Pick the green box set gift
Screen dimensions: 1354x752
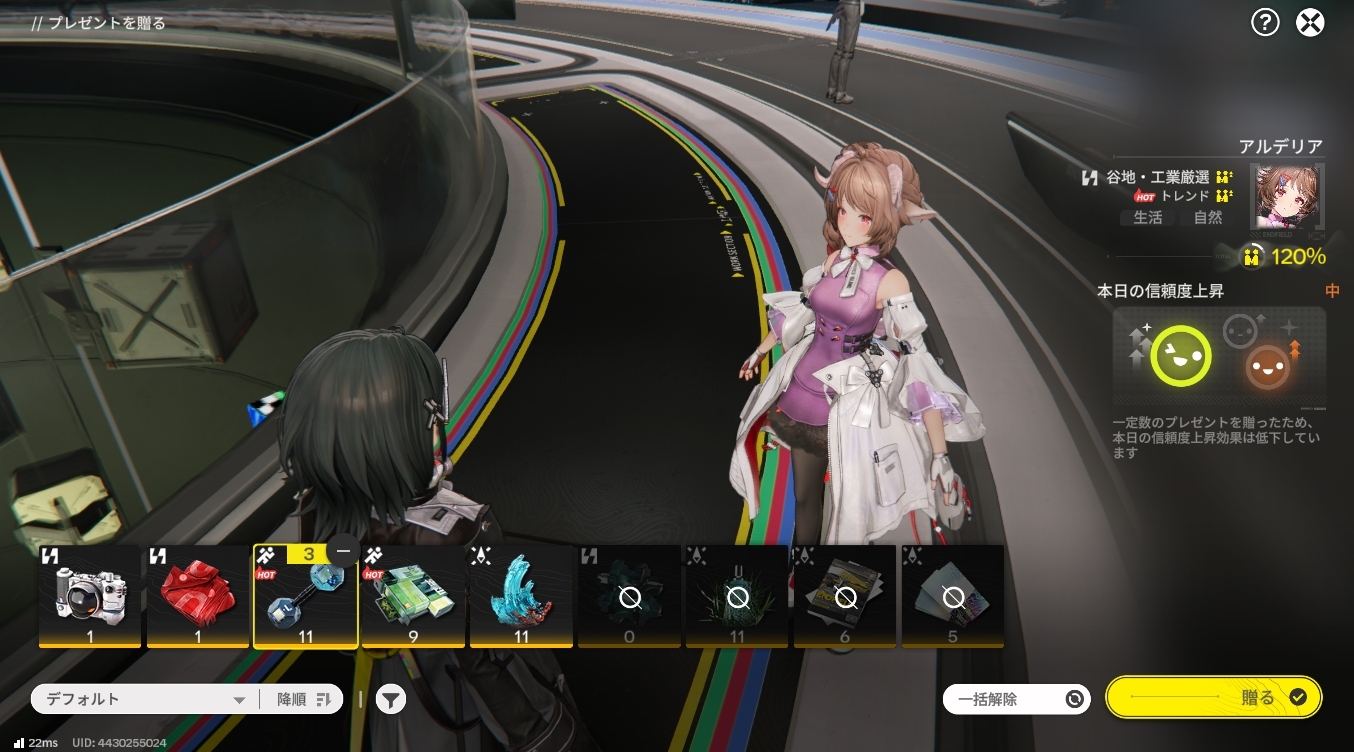coord(414,596)
